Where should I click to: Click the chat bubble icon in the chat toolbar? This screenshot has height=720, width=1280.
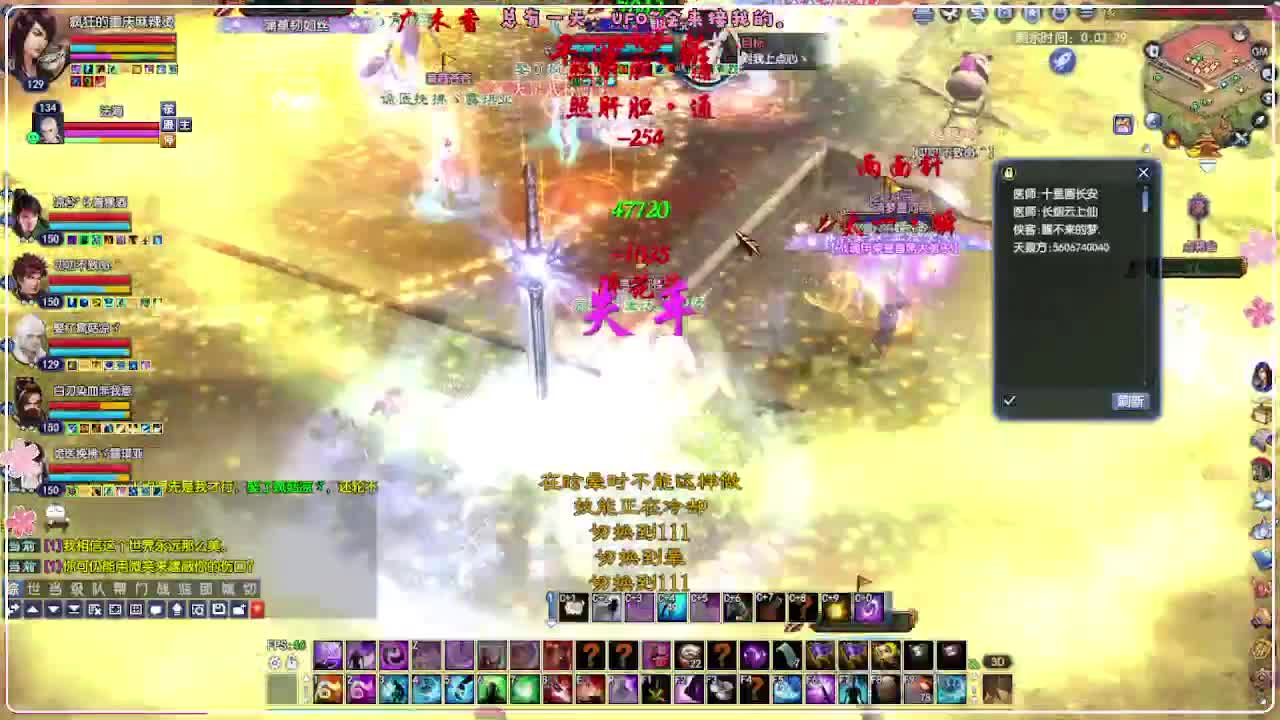[x=155, y=610]
